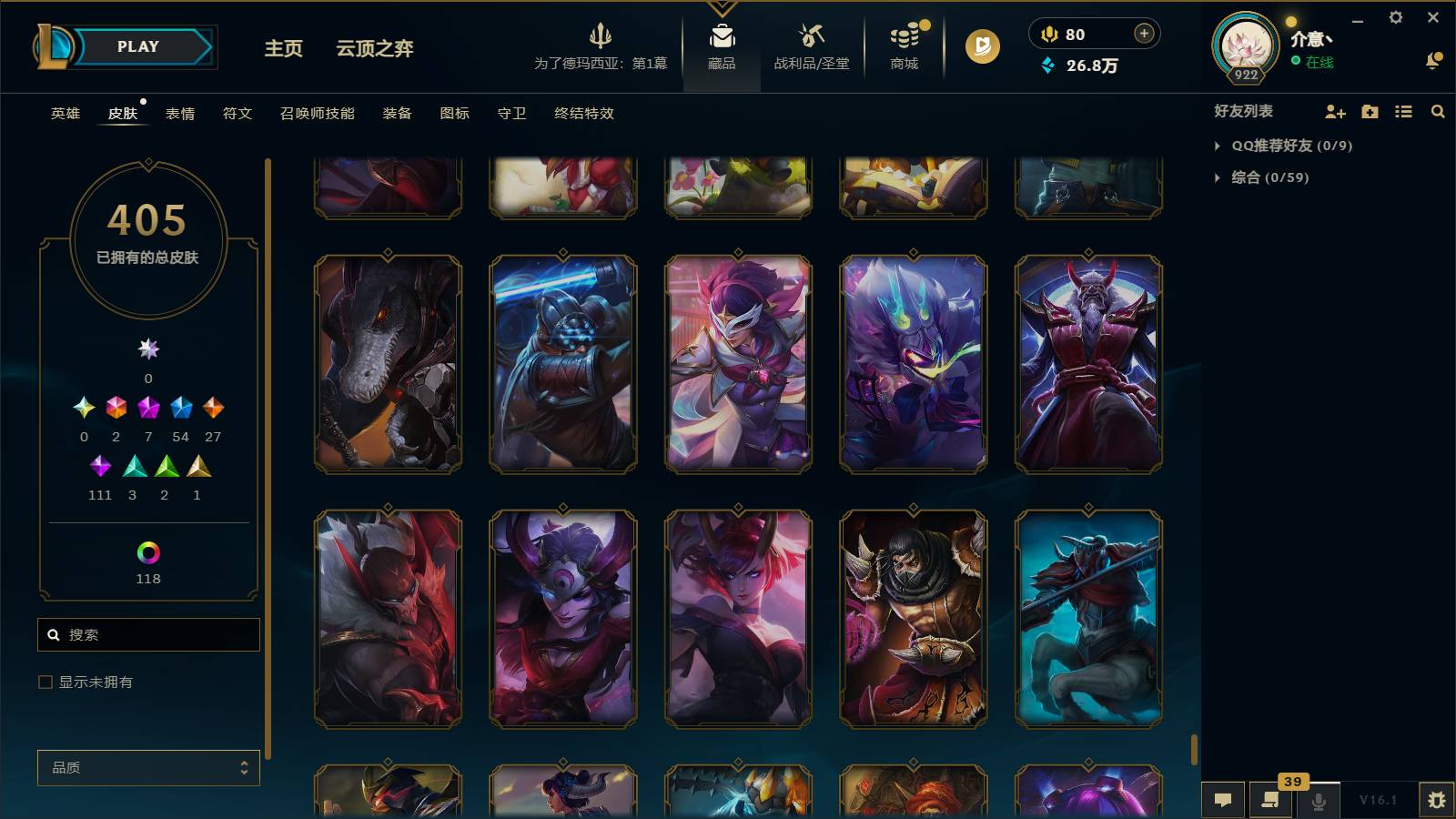The image size is (1456, 819).
Task: Open the 品质 quality sort dropdown
Action: (x=147, y=767)
